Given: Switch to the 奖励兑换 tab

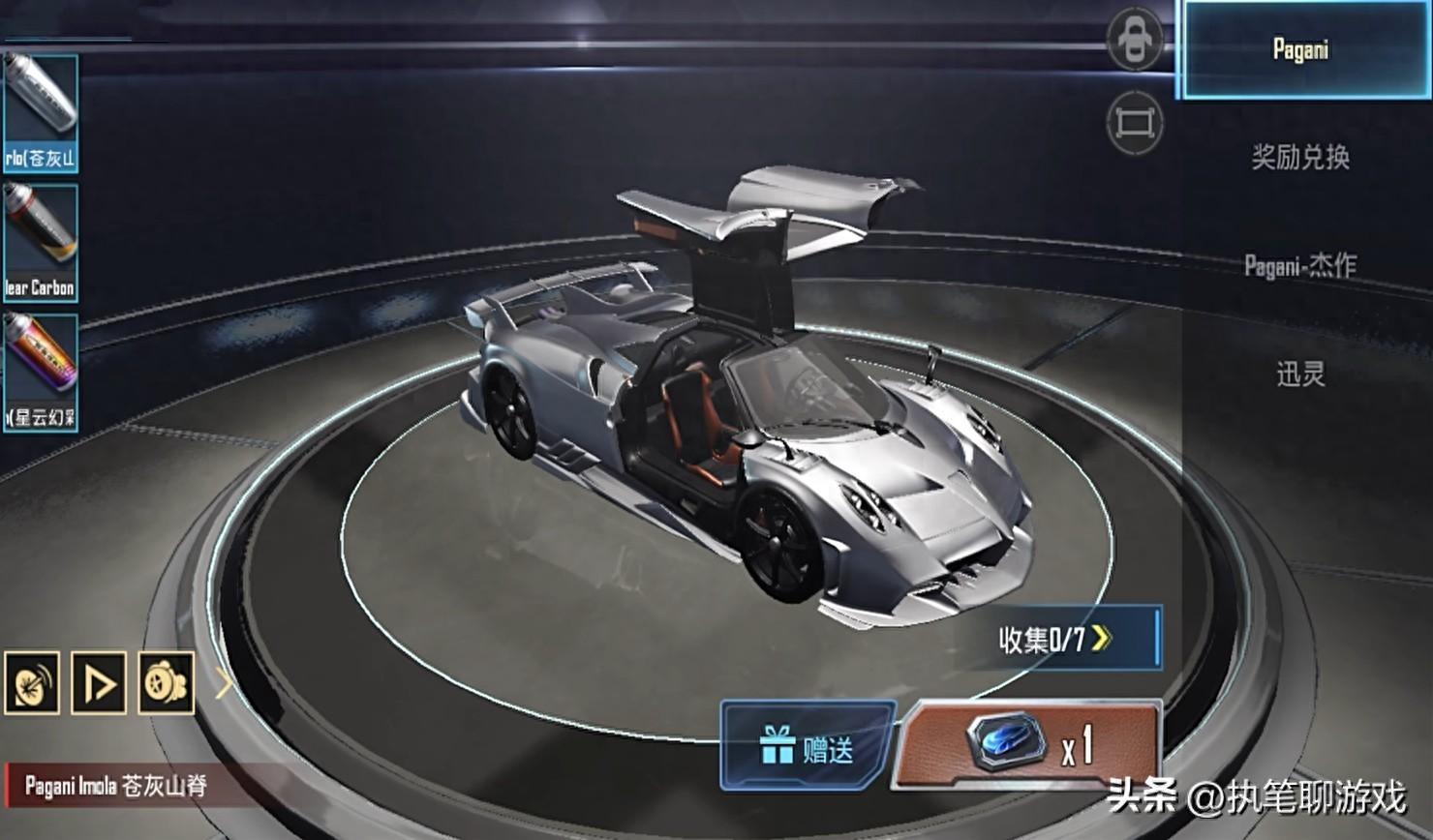Looking at the screenshot, I should click(1300, 157).
